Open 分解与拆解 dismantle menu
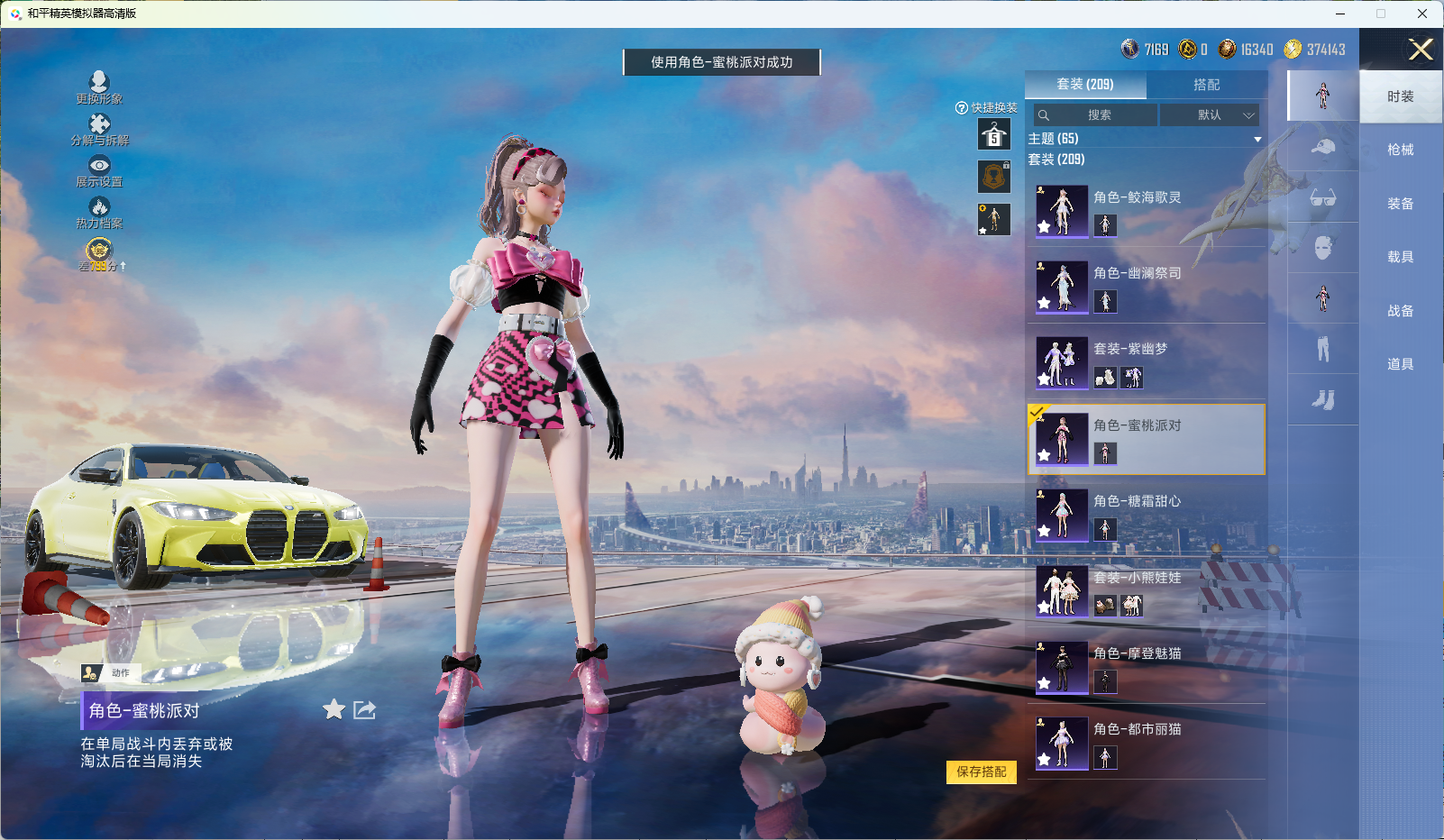The width and height of the screenshot is (1444, 840). tap(99, 129)
